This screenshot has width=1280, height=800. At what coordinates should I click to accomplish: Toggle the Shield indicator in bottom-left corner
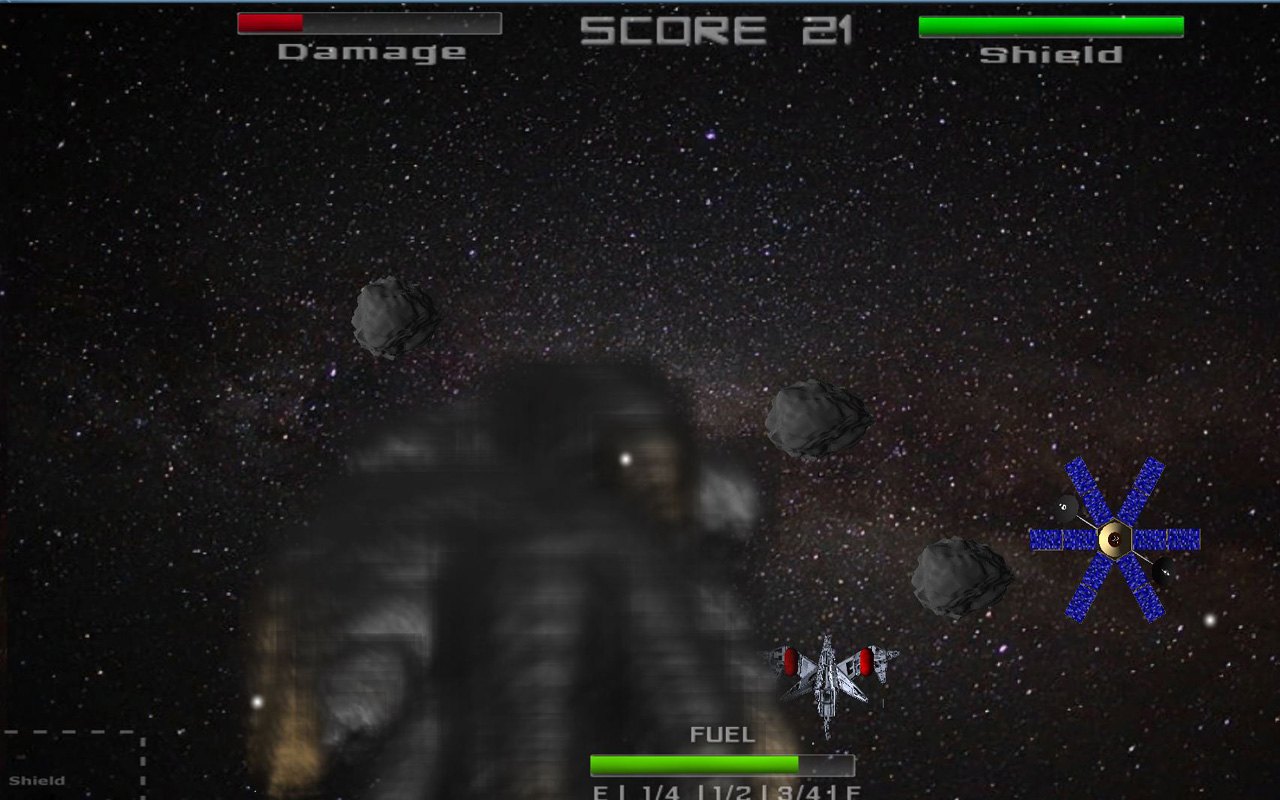click(x=40, y=780)
